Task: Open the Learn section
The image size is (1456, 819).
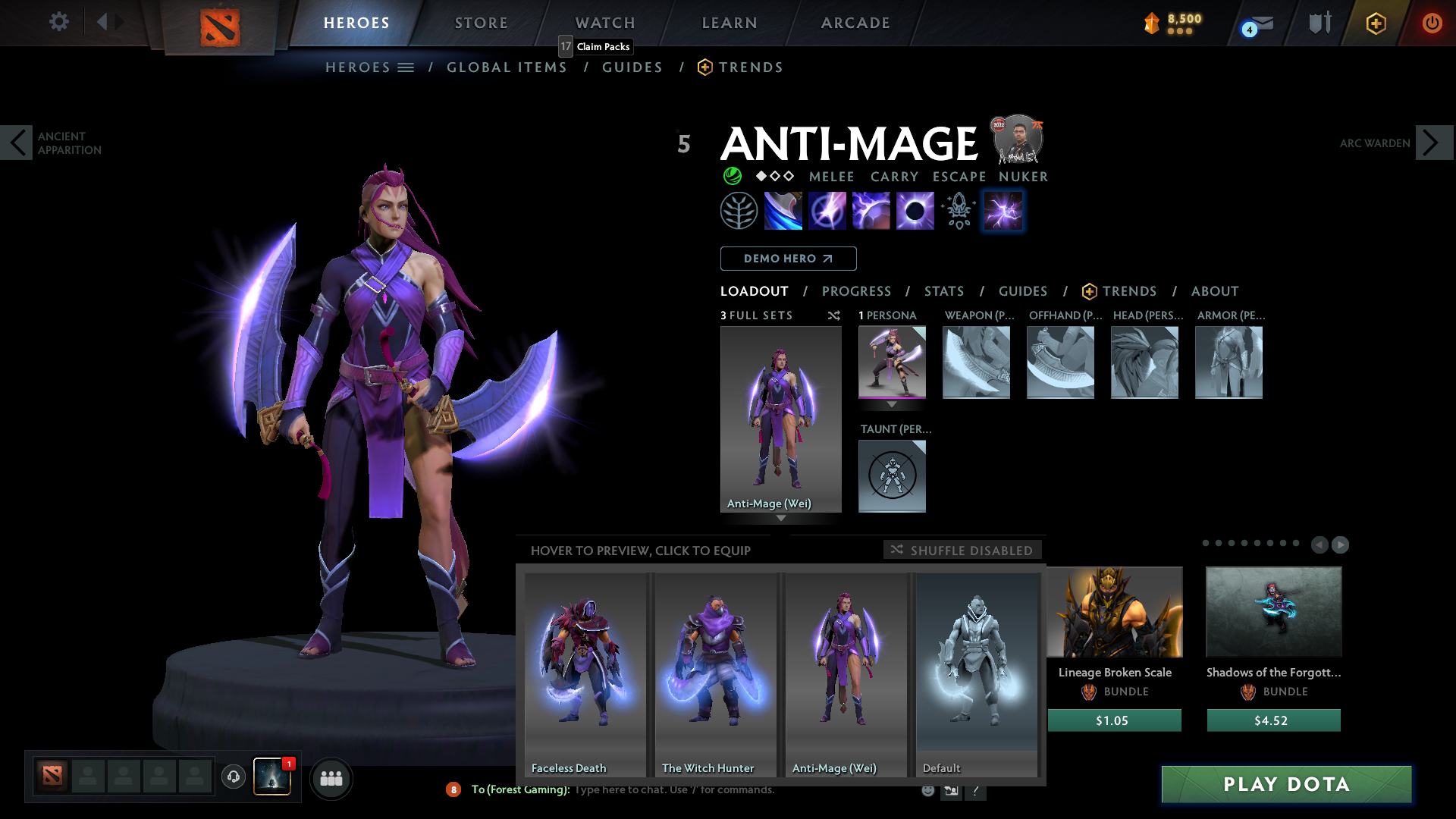Action: (730, 23)
